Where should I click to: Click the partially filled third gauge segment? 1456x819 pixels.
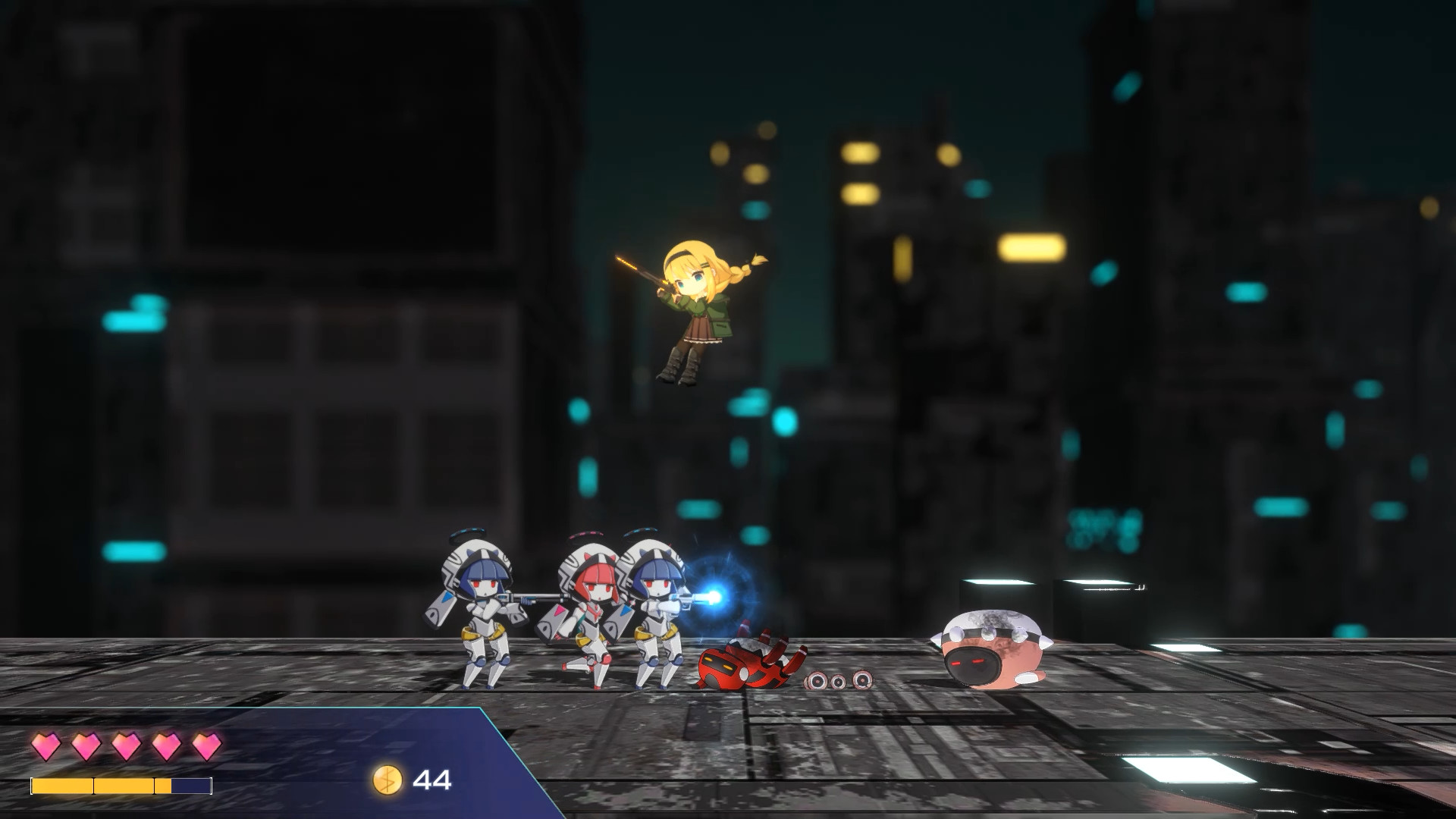pos(162,787)
